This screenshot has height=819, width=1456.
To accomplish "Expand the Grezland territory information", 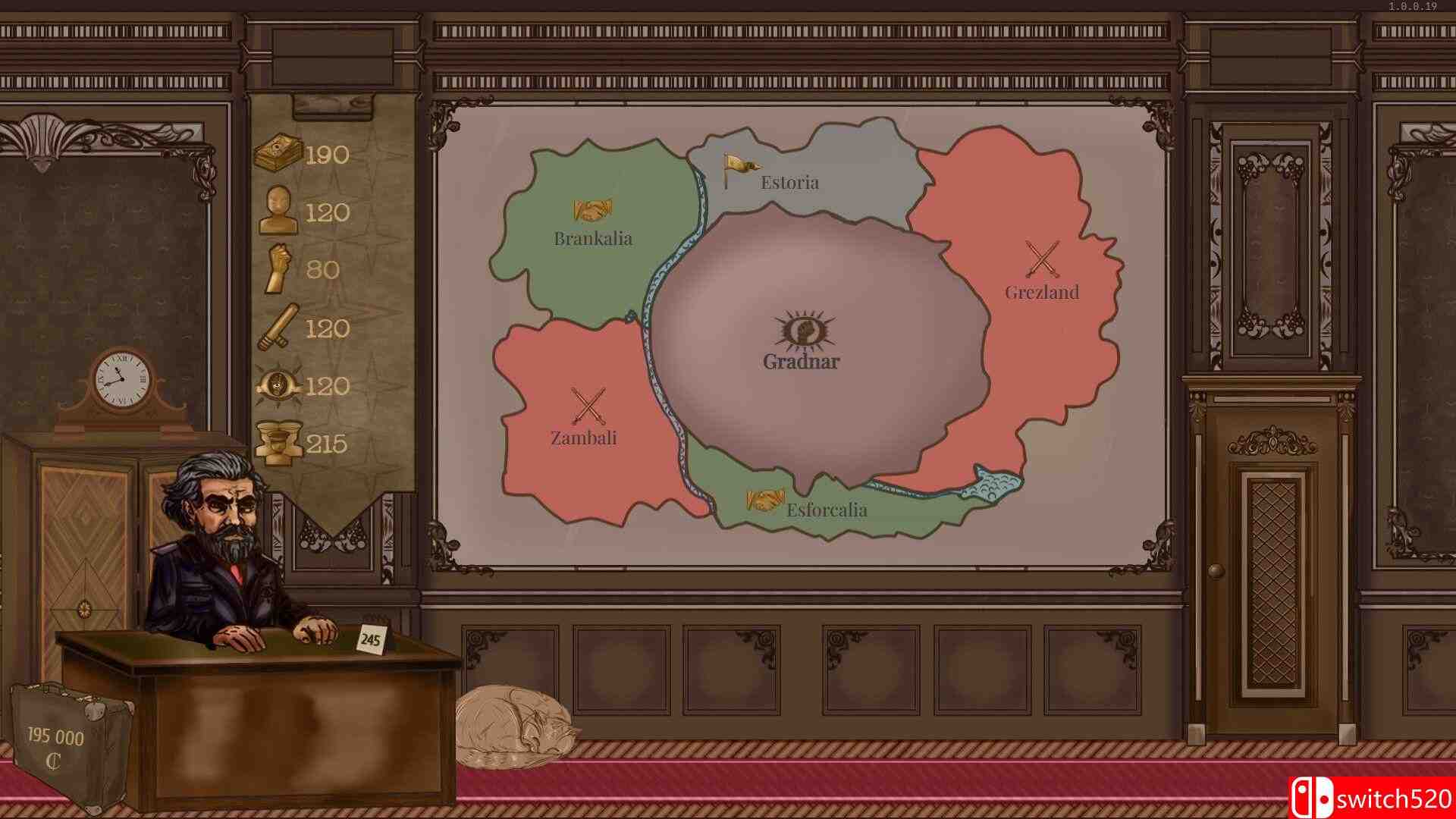I will pos(1043,291).
